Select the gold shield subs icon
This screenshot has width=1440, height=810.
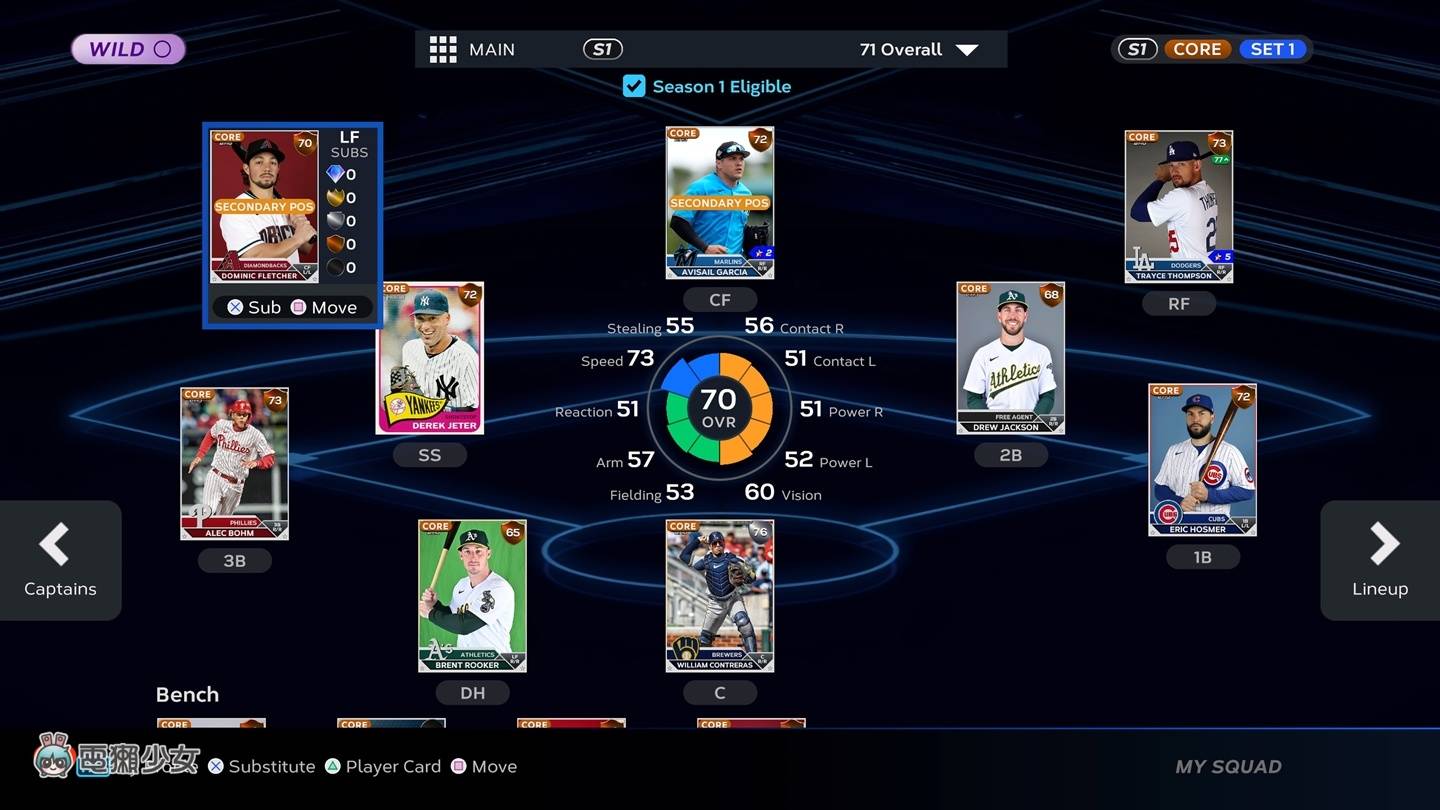pos(335,197)
